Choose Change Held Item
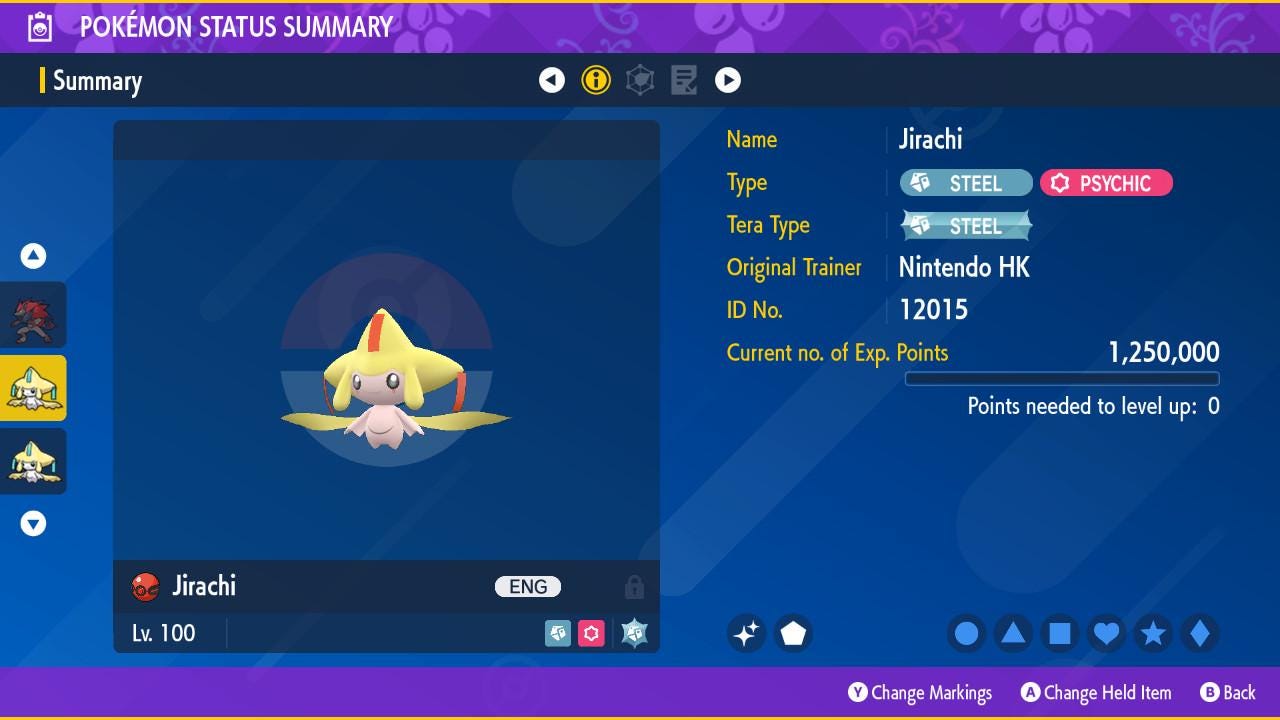Image resolution: width=1280 pixels, height=720 pixels. (1096, 692)
